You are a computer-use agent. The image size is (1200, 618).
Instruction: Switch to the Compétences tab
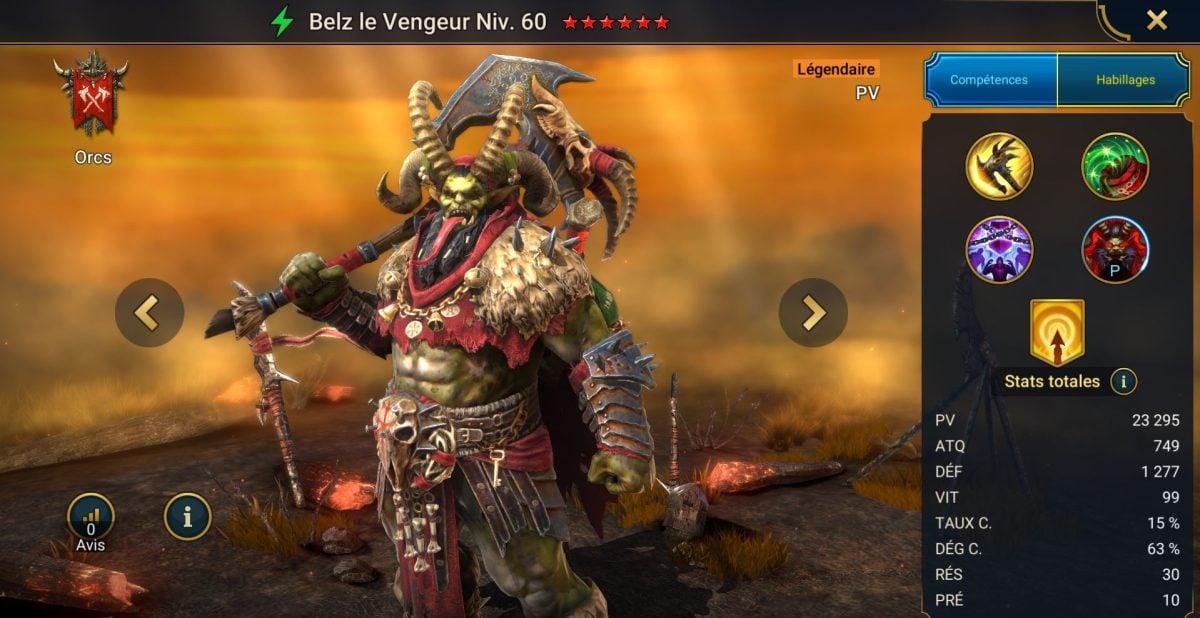(990, 80)
